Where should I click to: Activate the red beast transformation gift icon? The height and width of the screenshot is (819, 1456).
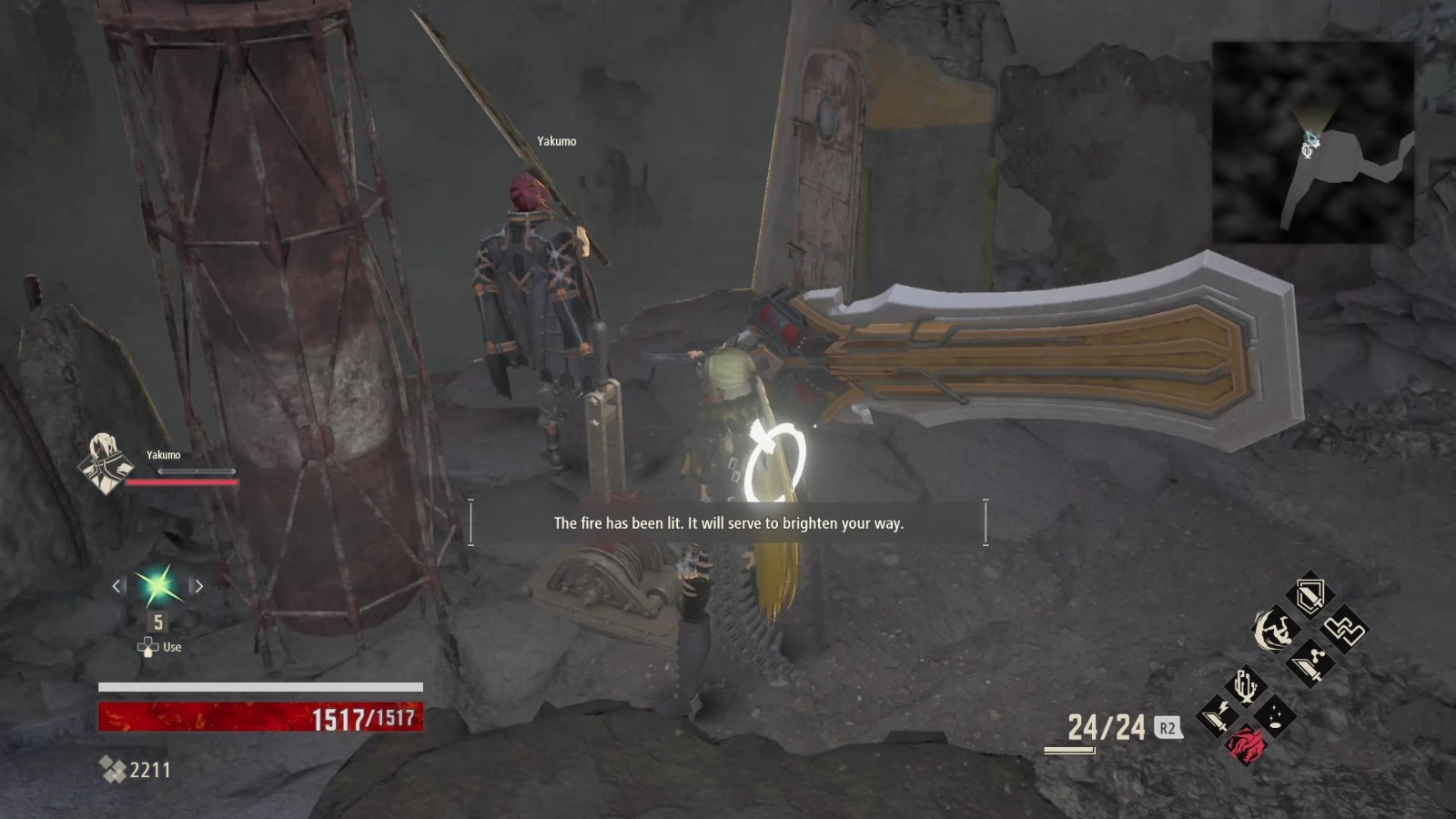1247,744
